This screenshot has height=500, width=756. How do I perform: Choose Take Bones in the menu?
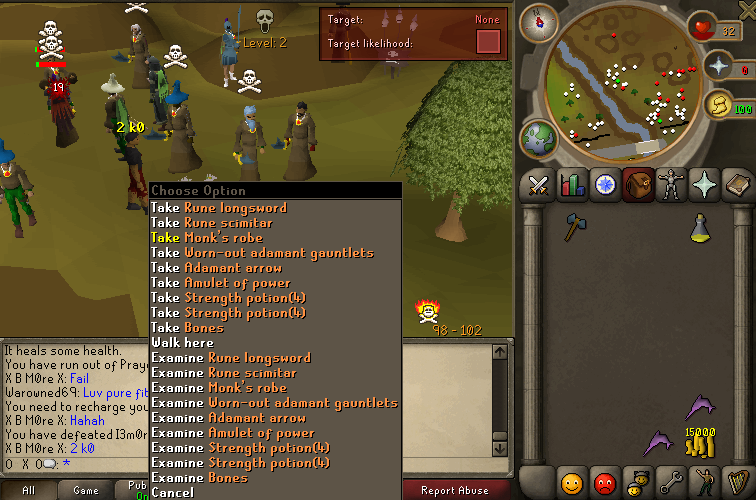click(x=187, y=328)
